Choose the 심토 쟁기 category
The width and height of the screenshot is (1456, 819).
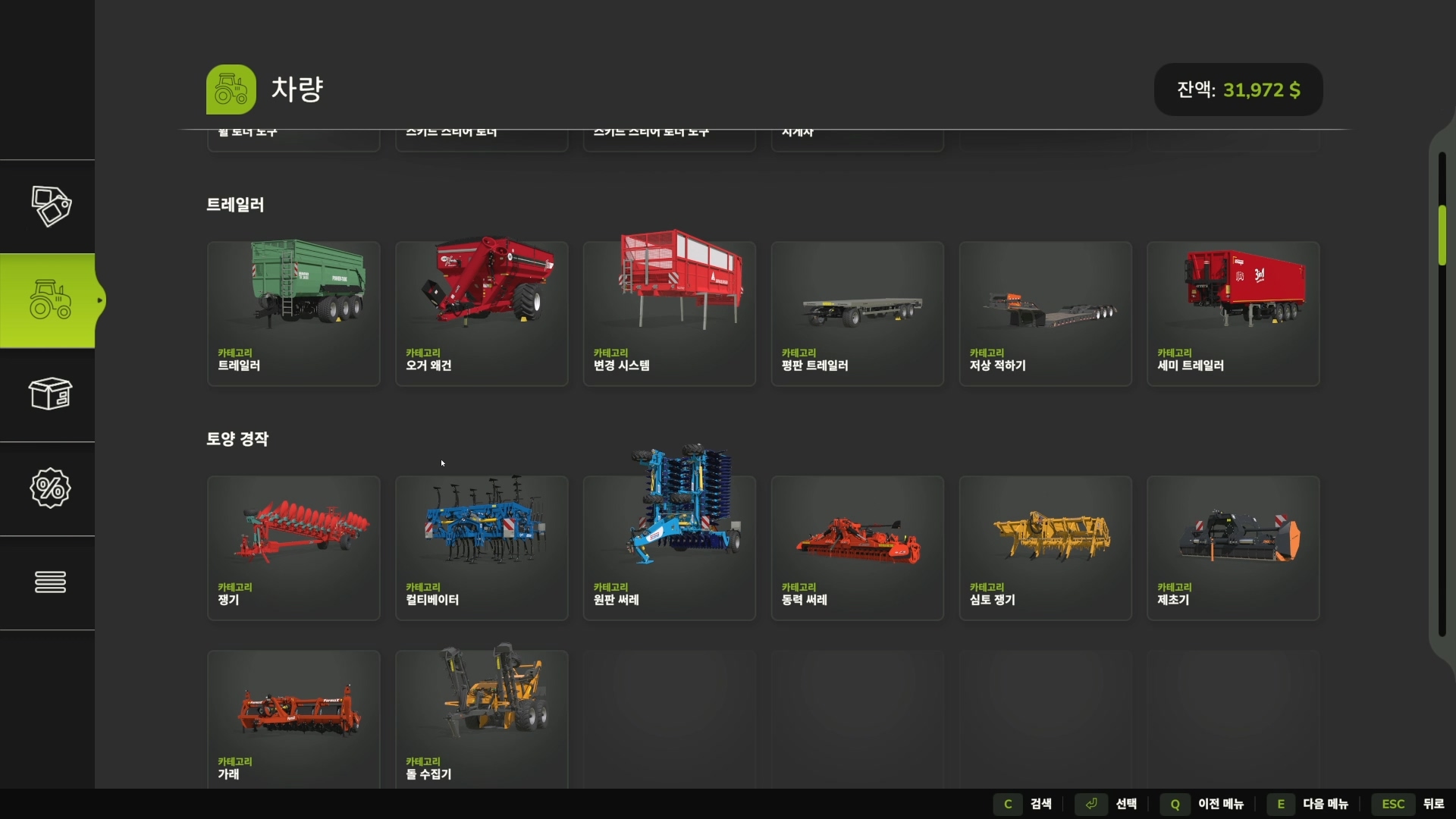click(x=1045, y=548)
